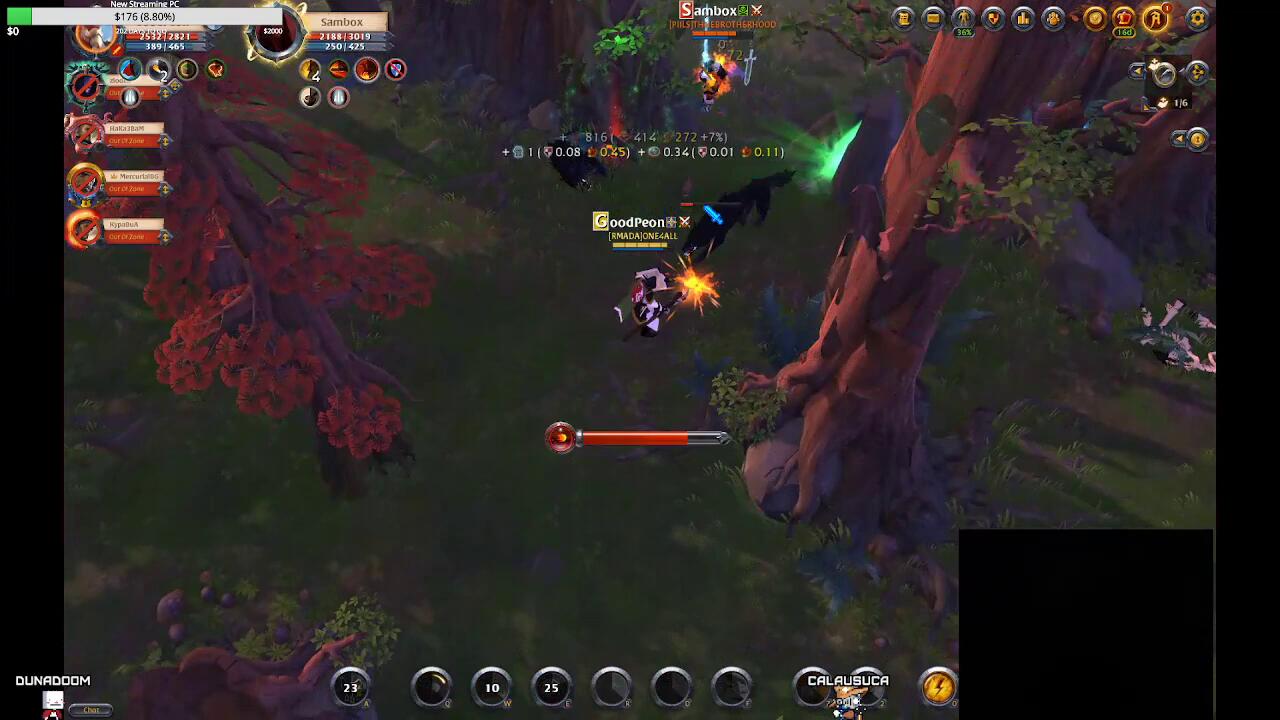The image size is (1280, 720).
Task: Open the gear Settings menu
Action: pos(1197,18)
